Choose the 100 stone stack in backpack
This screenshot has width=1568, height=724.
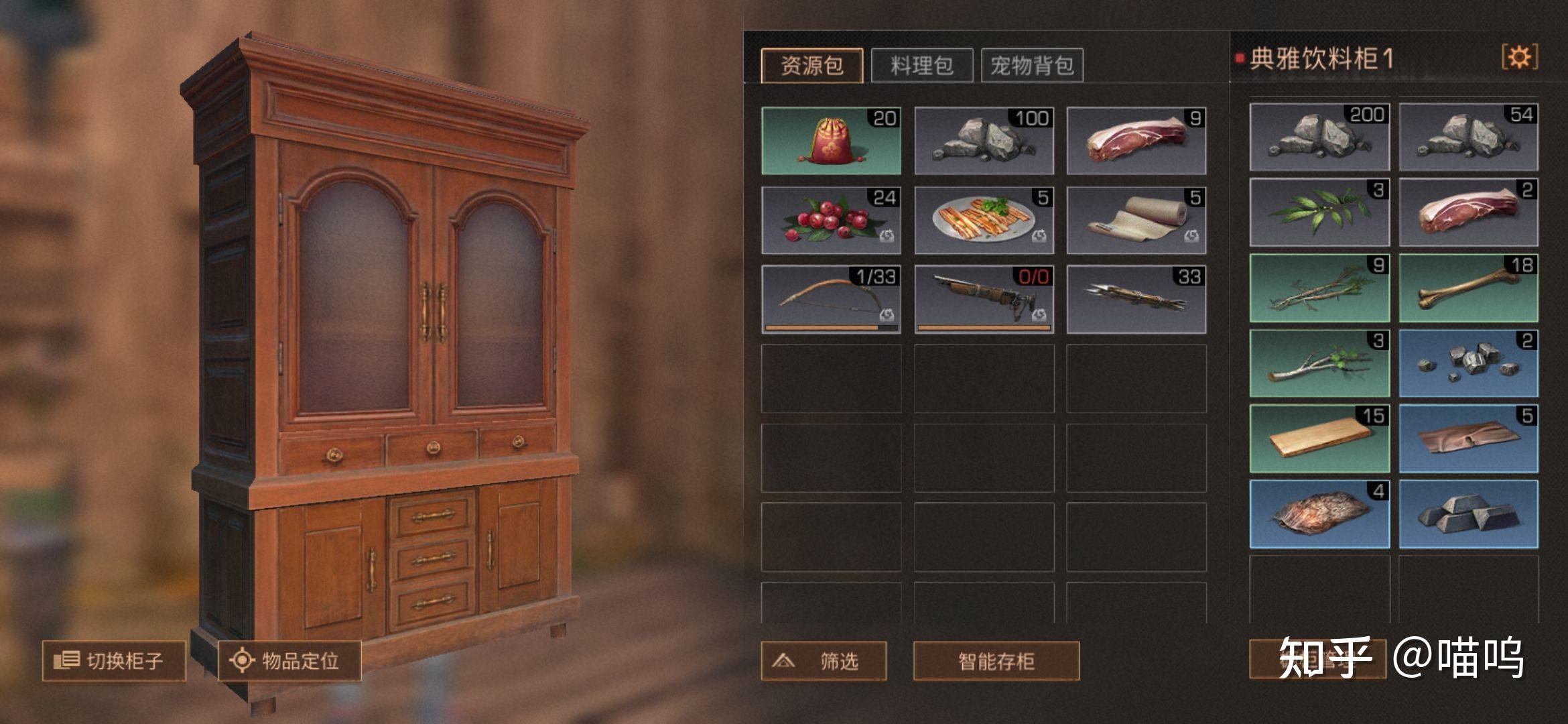(984, 141)
